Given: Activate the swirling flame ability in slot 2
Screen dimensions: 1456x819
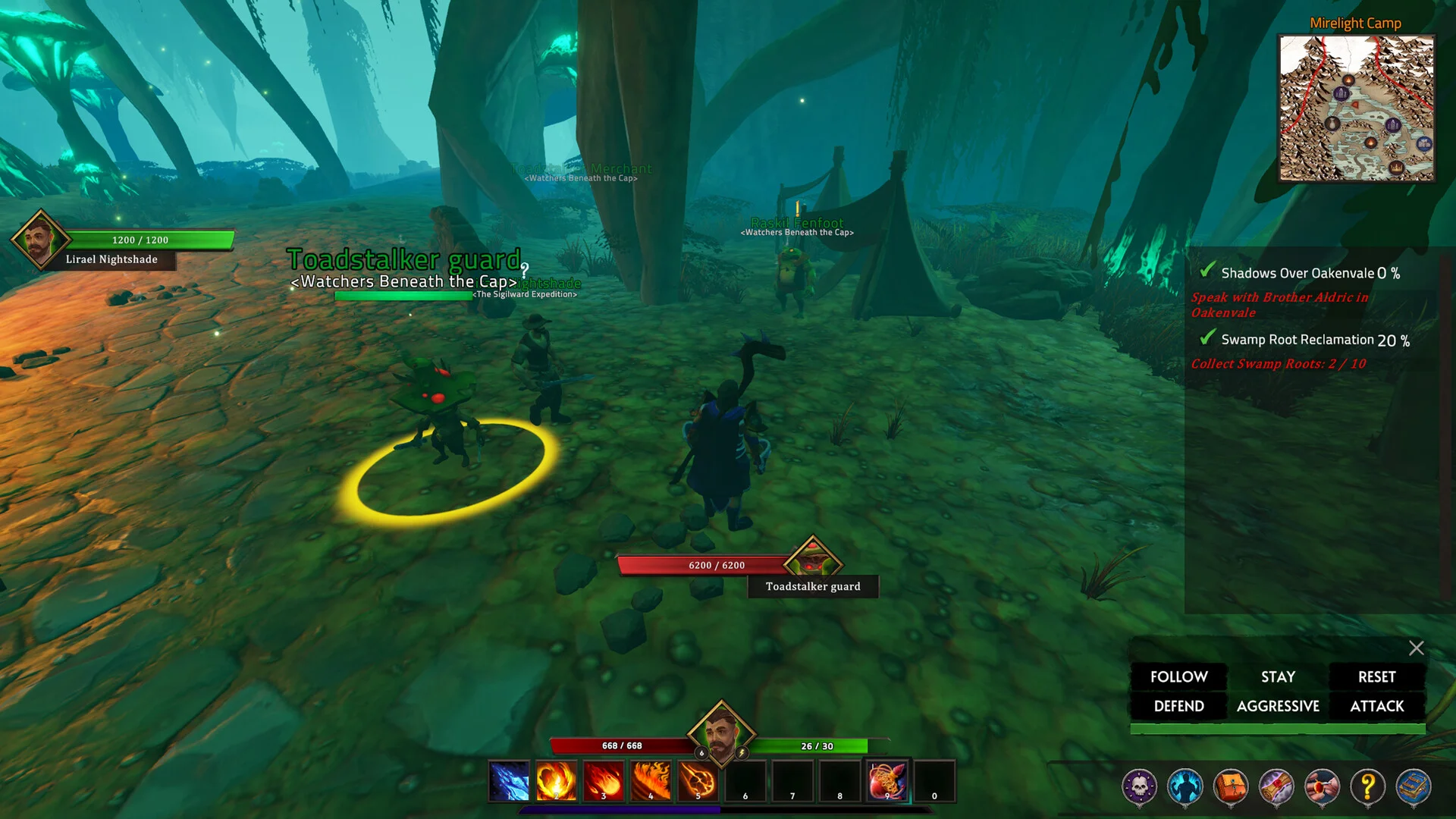Looking at the screenshot, I should [x=556, y=781].
